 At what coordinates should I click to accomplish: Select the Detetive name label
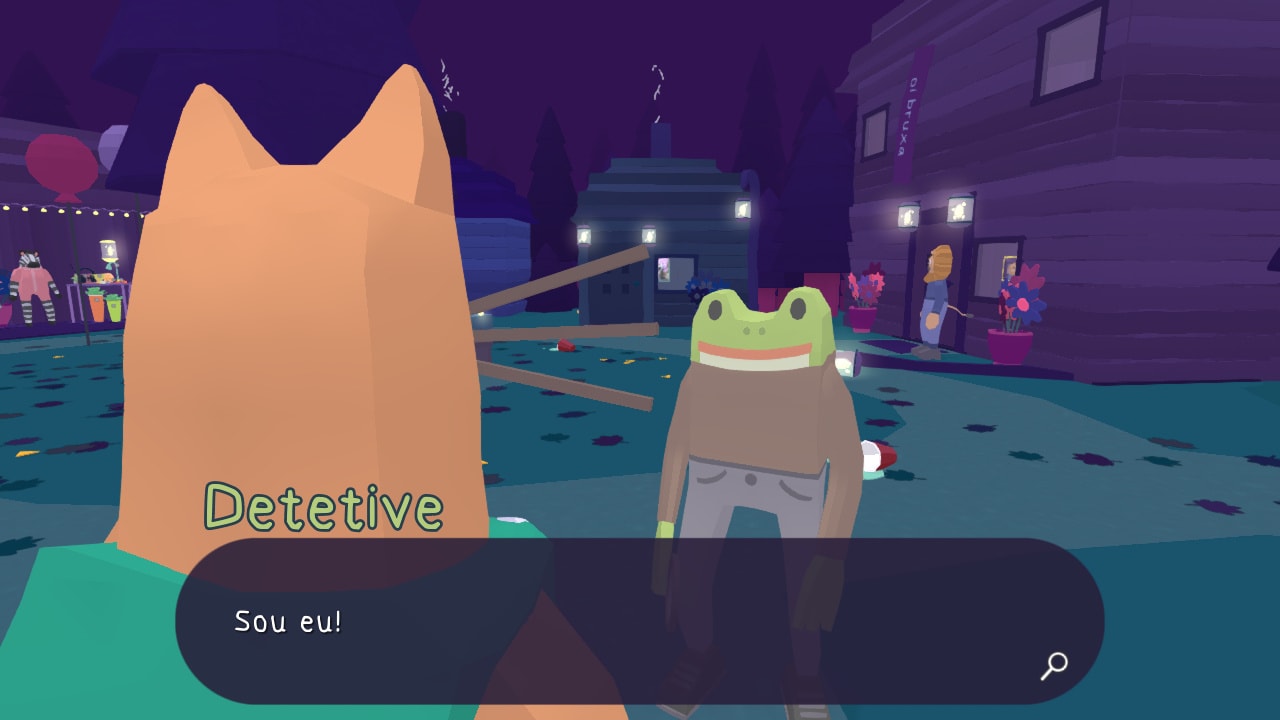coord(320,508)
